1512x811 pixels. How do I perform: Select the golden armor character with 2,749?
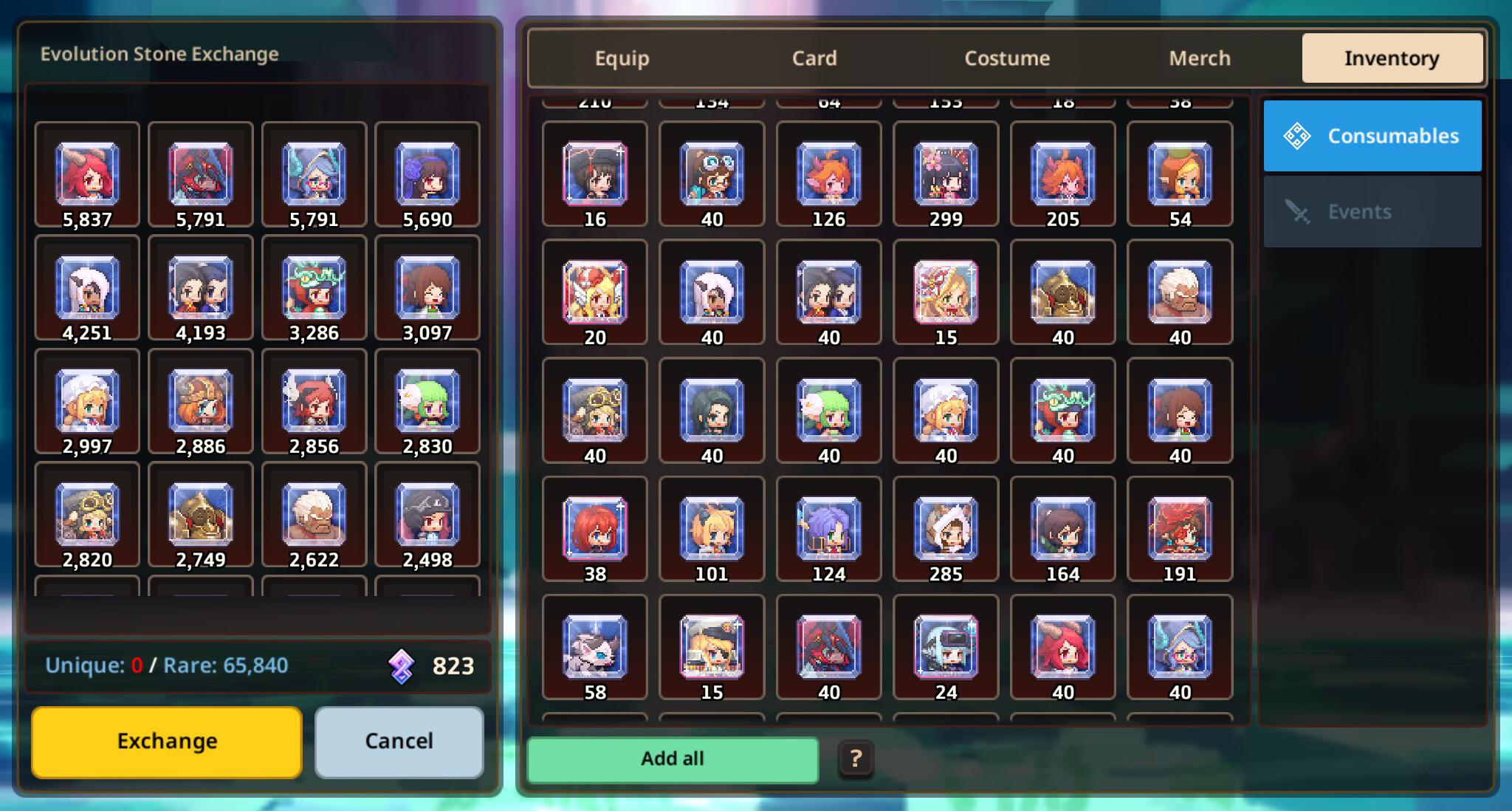pyautogui.click(x=200, y=515)
